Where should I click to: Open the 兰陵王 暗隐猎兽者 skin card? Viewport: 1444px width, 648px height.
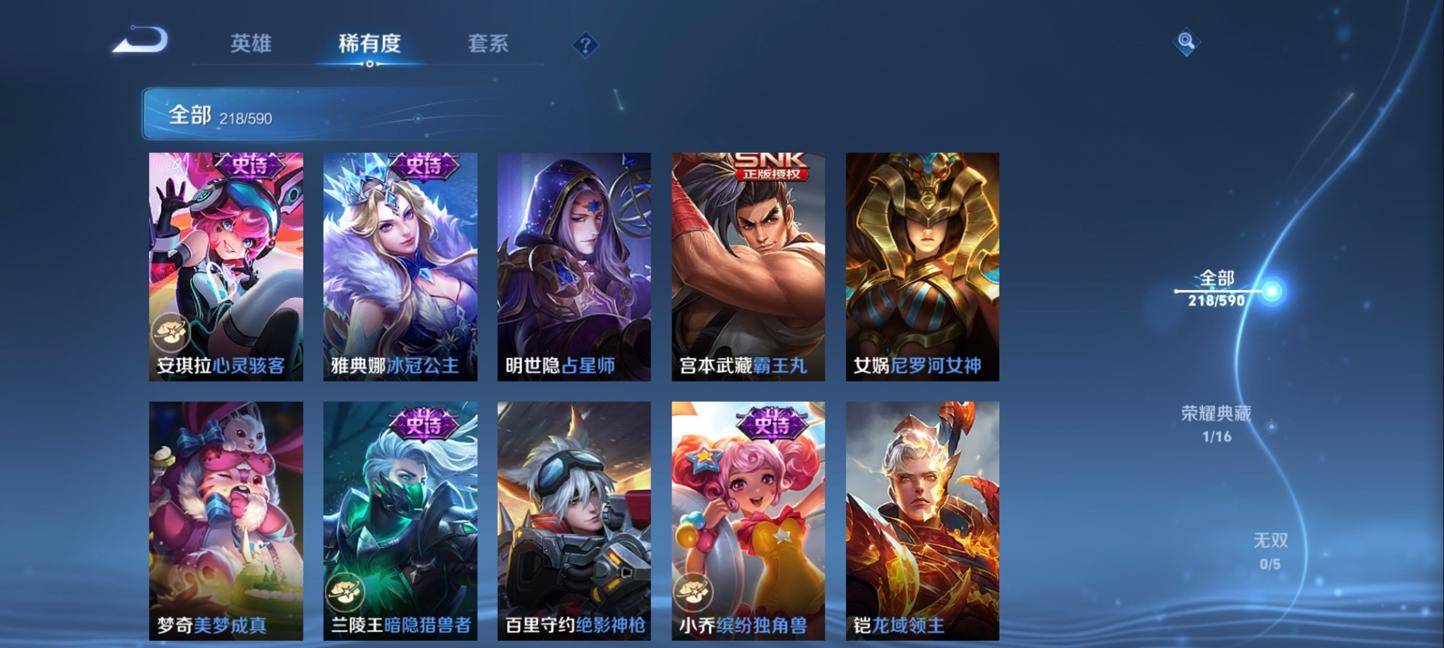point(400,520)
